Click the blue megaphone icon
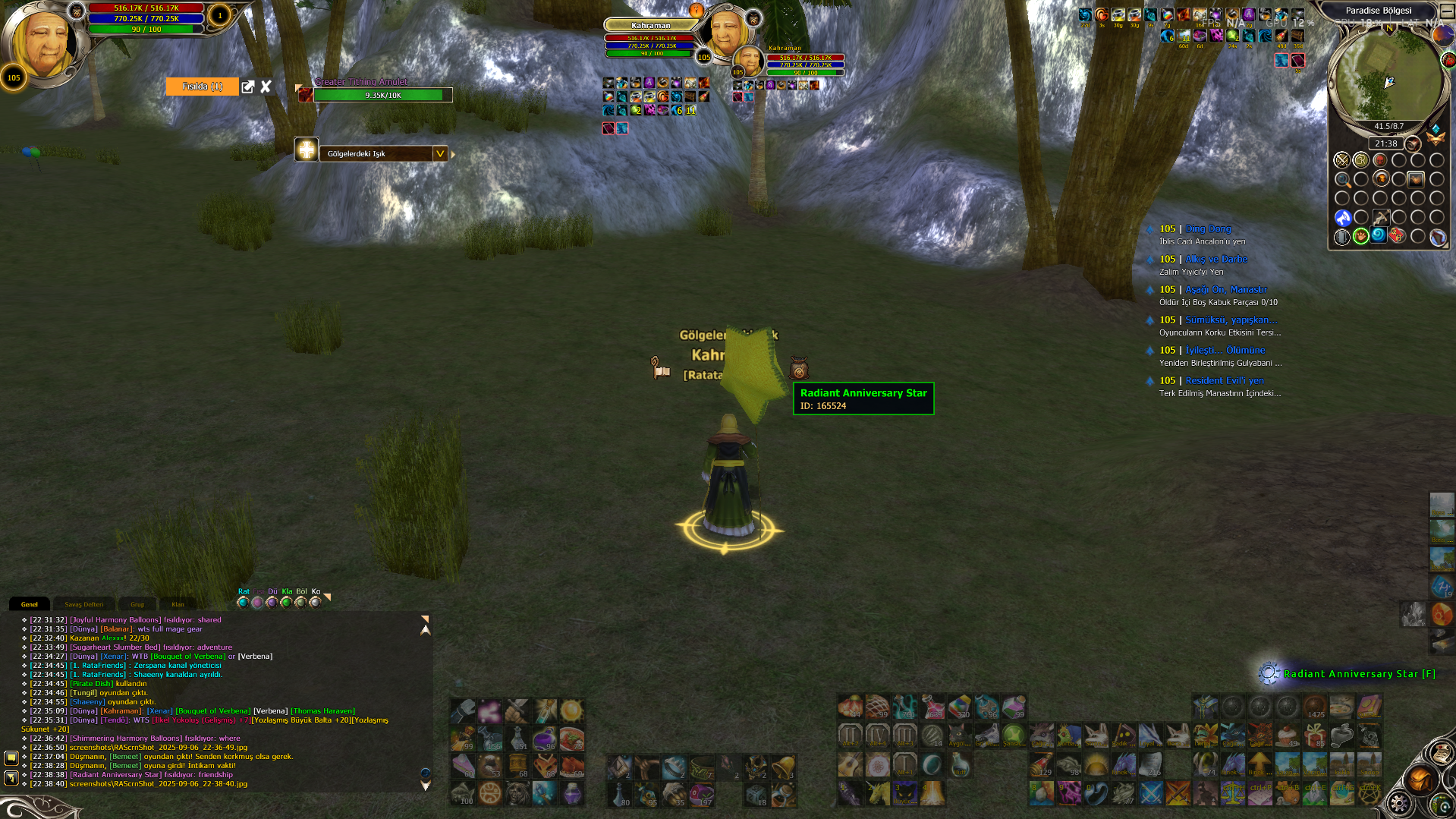 (1342, 218)
